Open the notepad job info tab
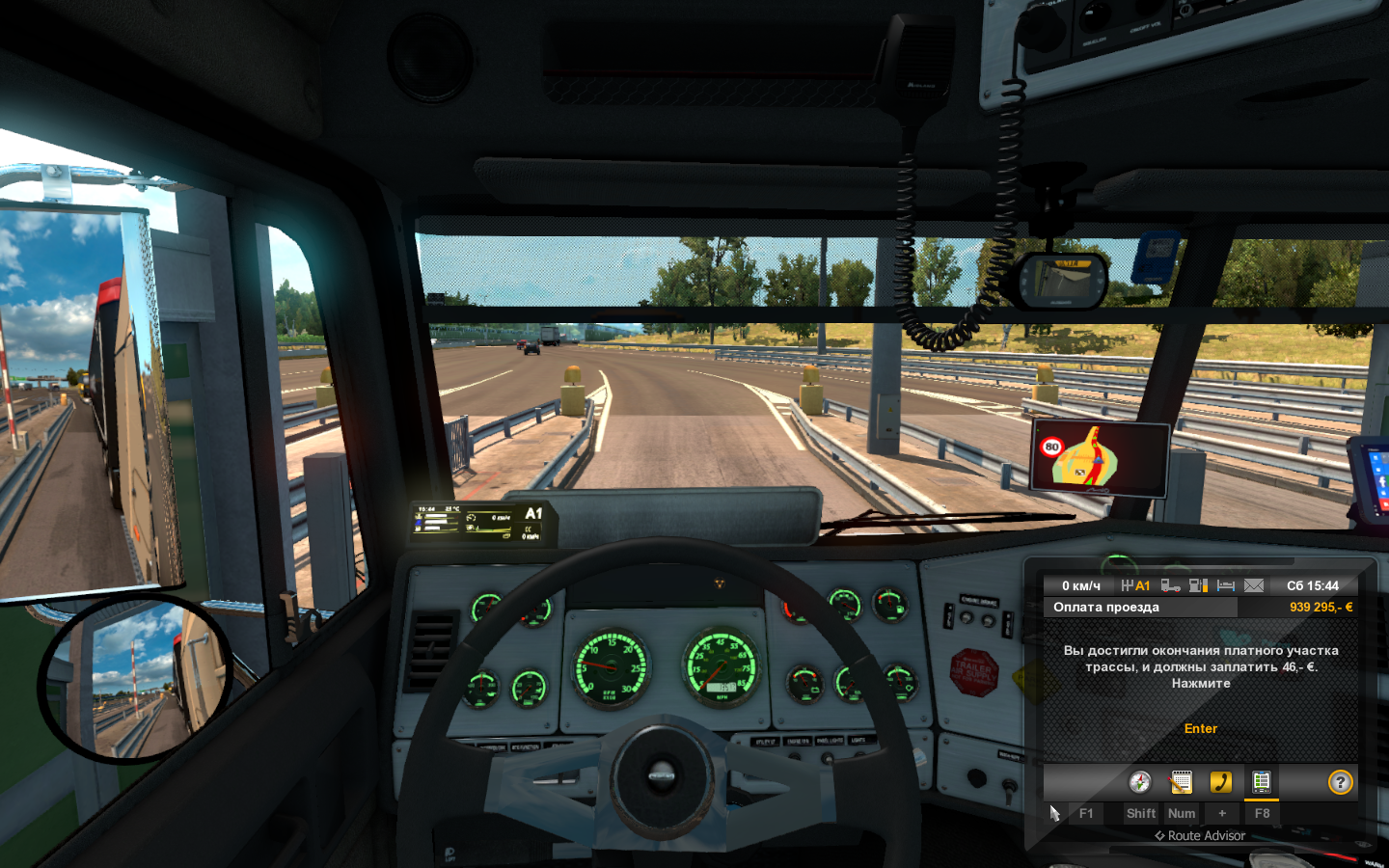Image resolution: width=1389 pixels, height=868 pixels. coord(1181,781)
